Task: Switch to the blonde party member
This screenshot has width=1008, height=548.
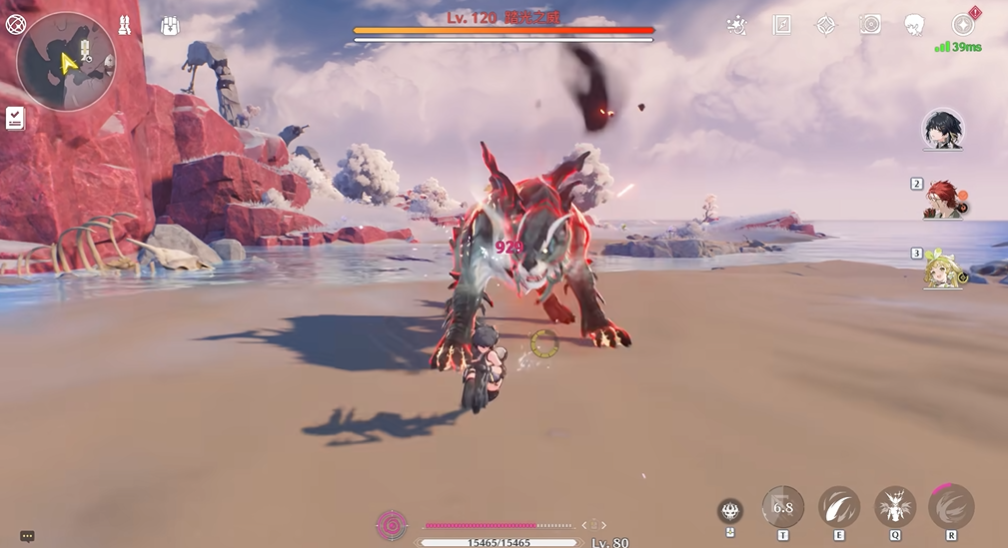Action: pos(943,268)
